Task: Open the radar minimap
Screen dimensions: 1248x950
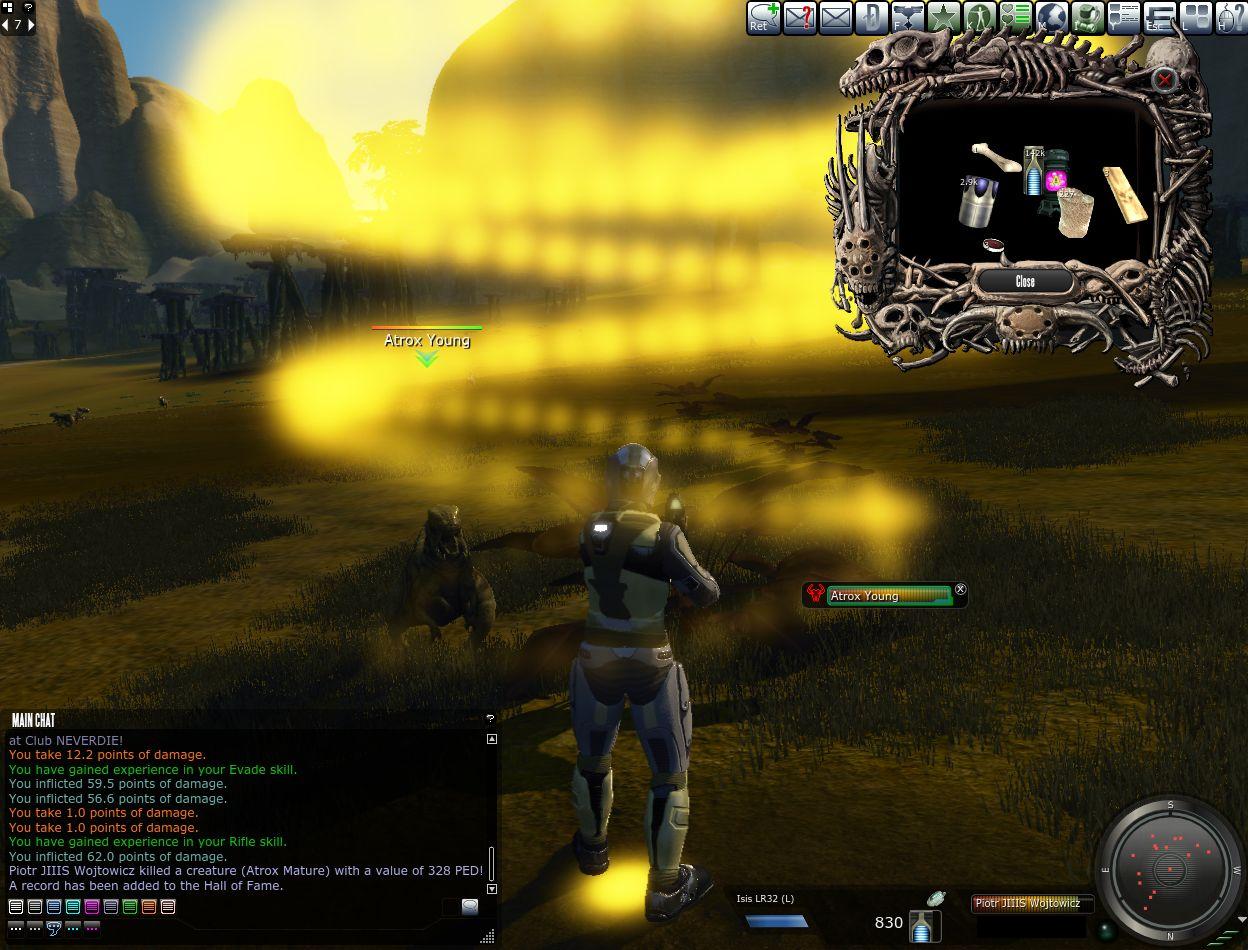Action: (x=1168, y=868)
